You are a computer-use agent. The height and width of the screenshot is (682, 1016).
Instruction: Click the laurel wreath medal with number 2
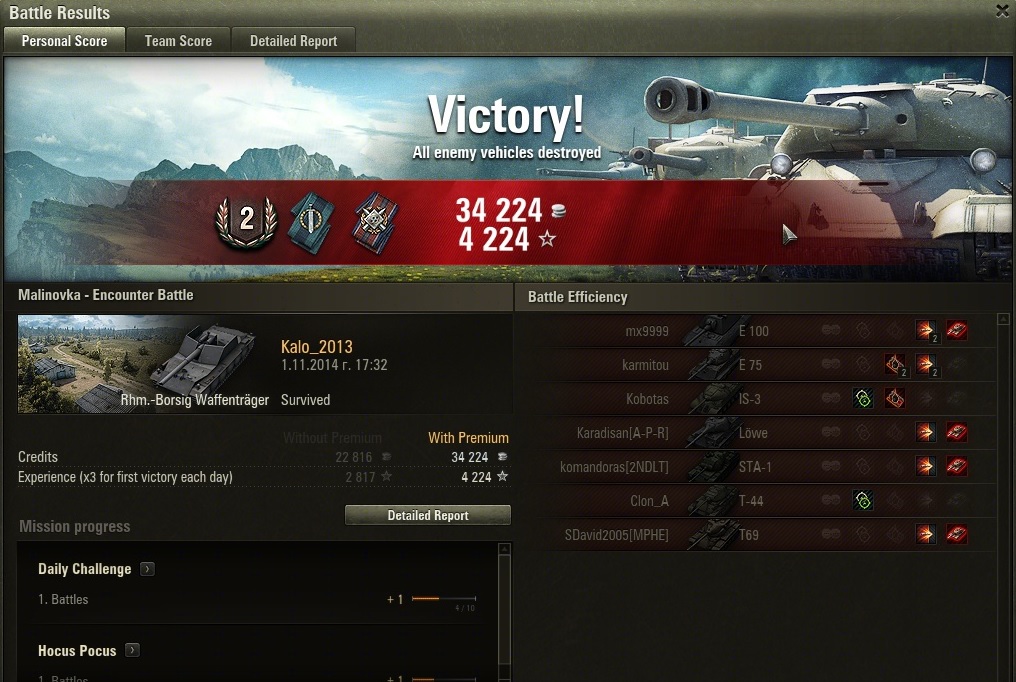[246, 219]
